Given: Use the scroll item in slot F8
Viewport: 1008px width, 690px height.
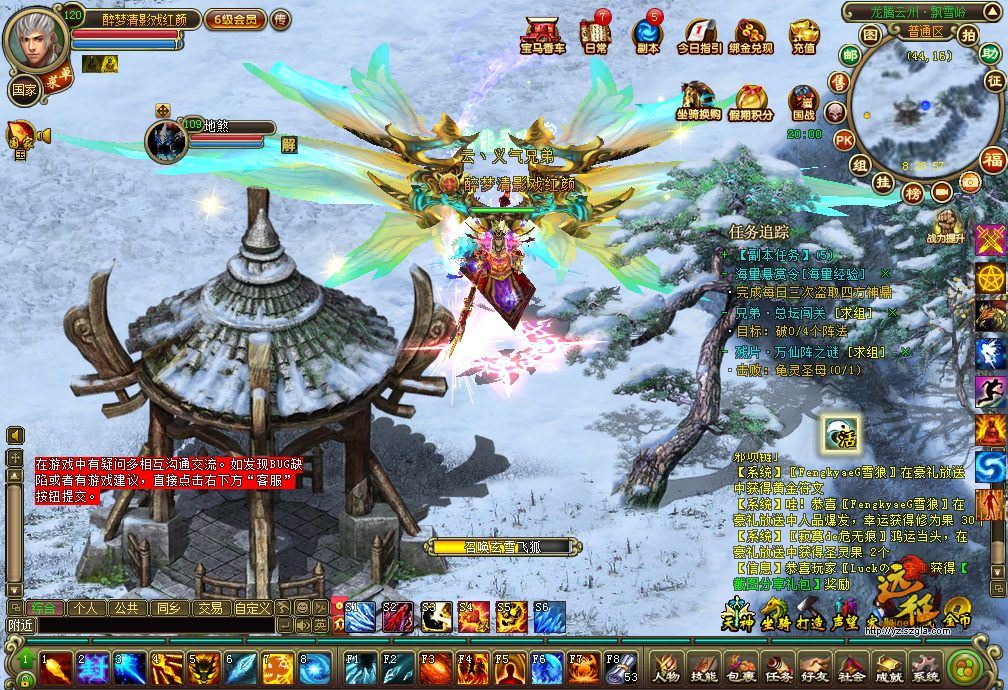Looking at the screenshot, I should click(618, 667).
